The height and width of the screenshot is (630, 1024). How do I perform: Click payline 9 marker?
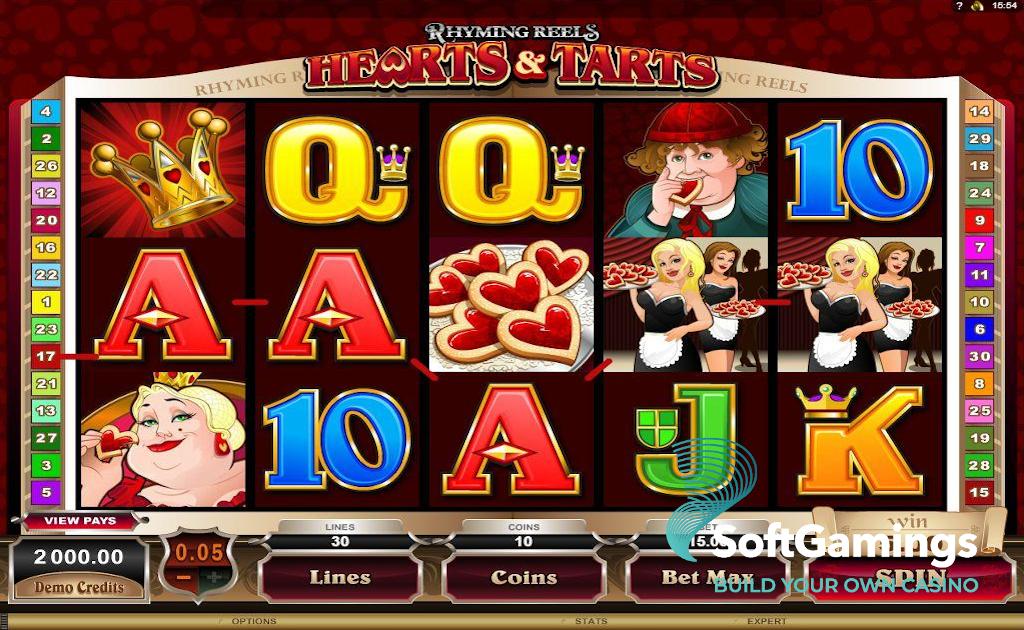(979, 220)
